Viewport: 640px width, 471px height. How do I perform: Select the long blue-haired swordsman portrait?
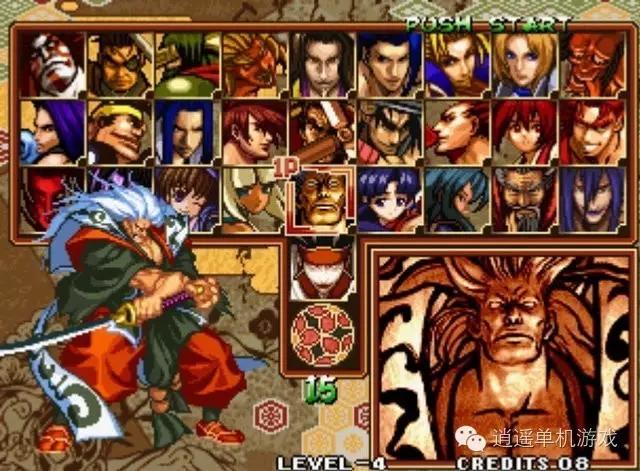coord(186,130)
